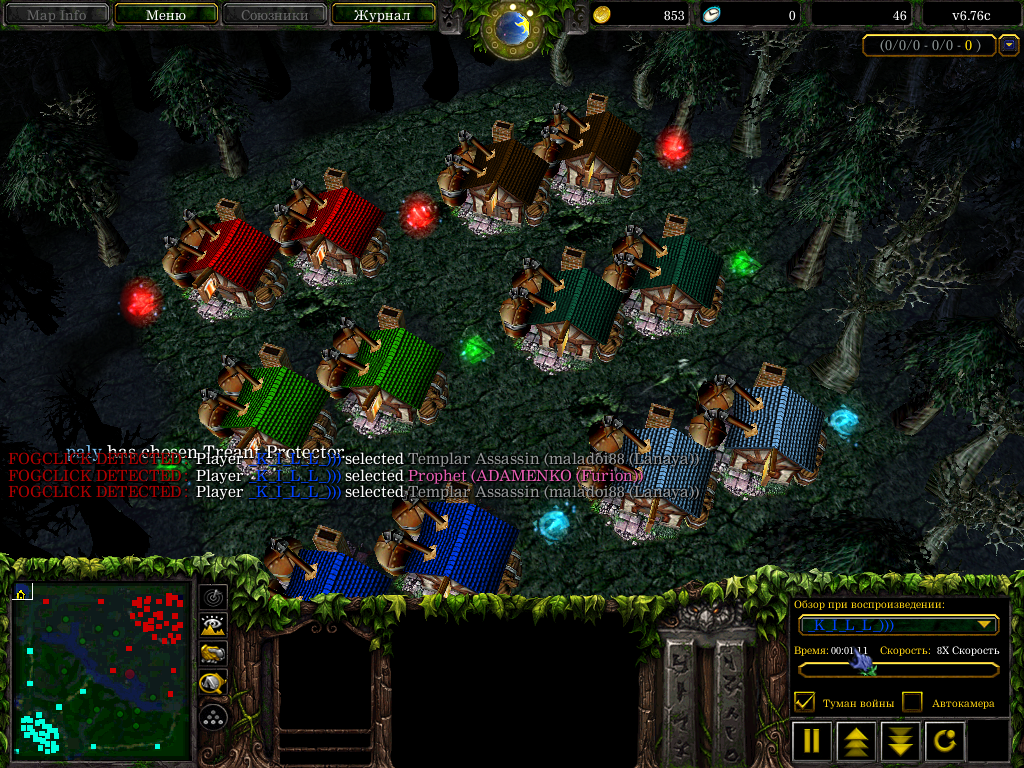Click the Map Info button
Viewport: 1024px width, 768px height.
(56, 15)
